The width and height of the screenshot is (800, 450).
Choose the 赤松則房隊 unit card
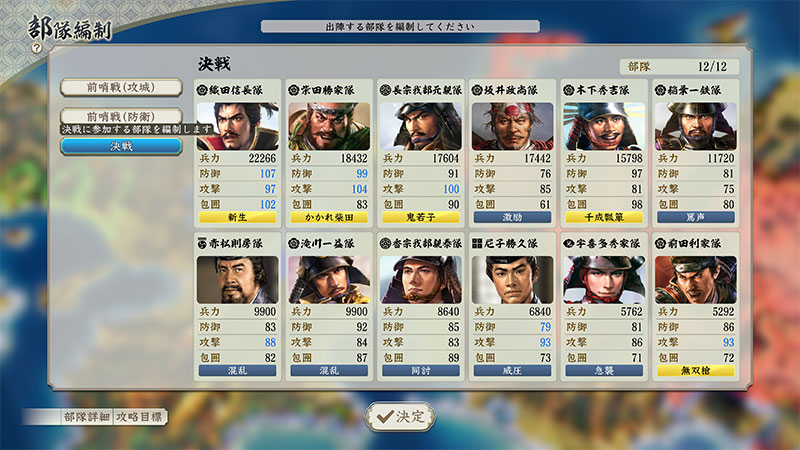point(237,305)
